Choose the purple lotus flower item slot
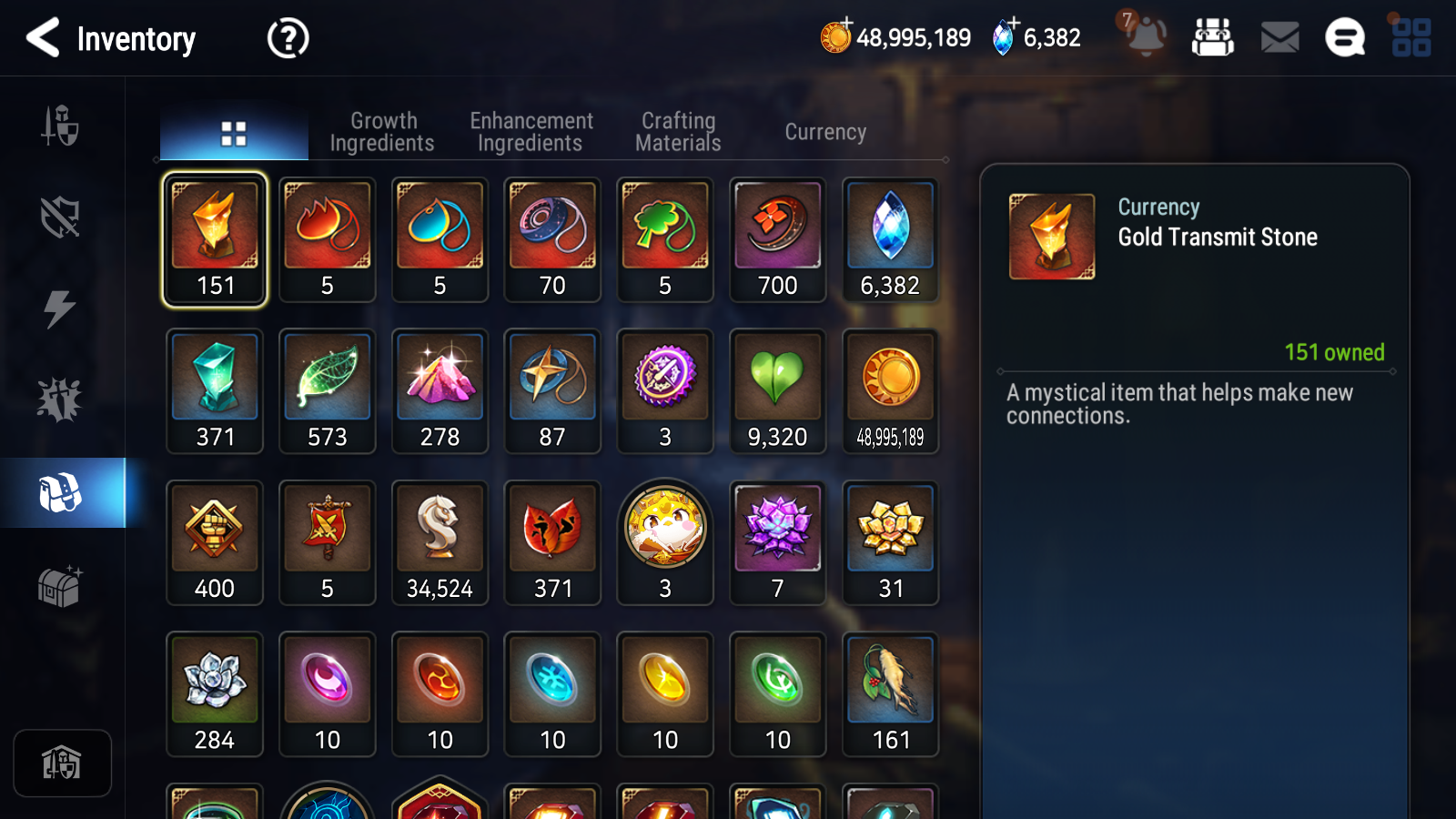 pyautogui.click(x=777, y=542)
